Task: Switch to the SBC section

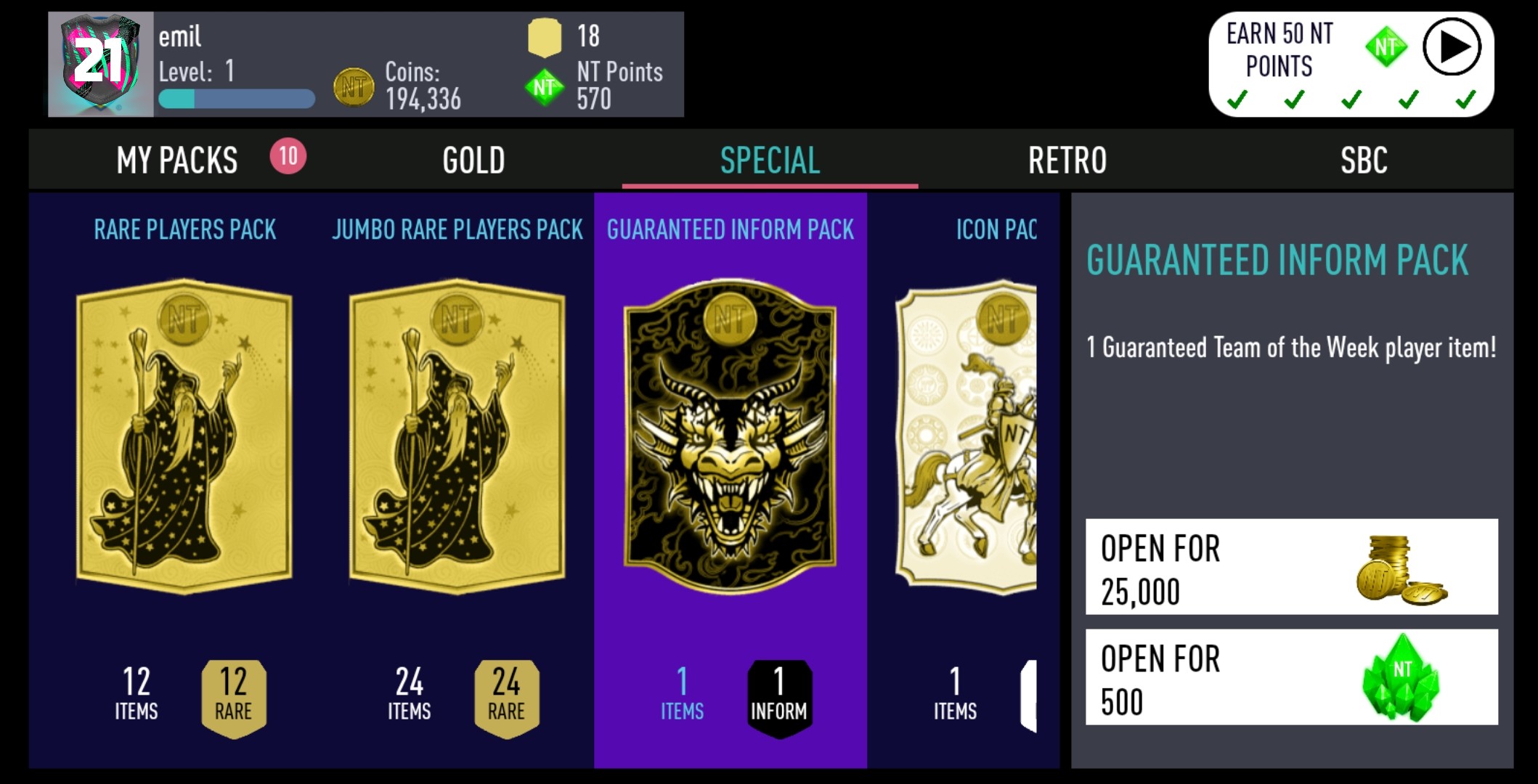Action: point(1364,160)
